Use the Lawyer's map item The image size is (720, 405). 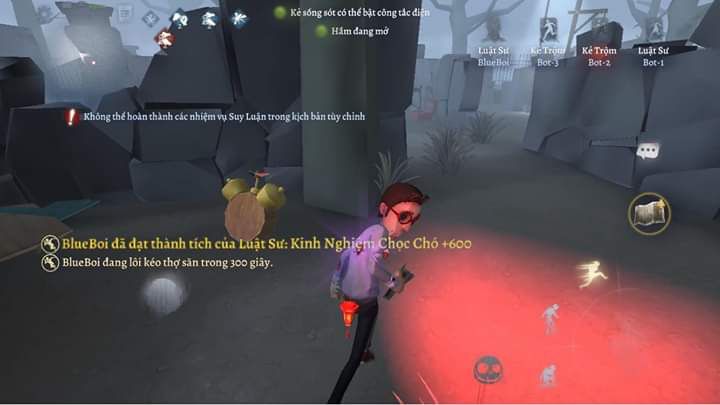[649, 213]
